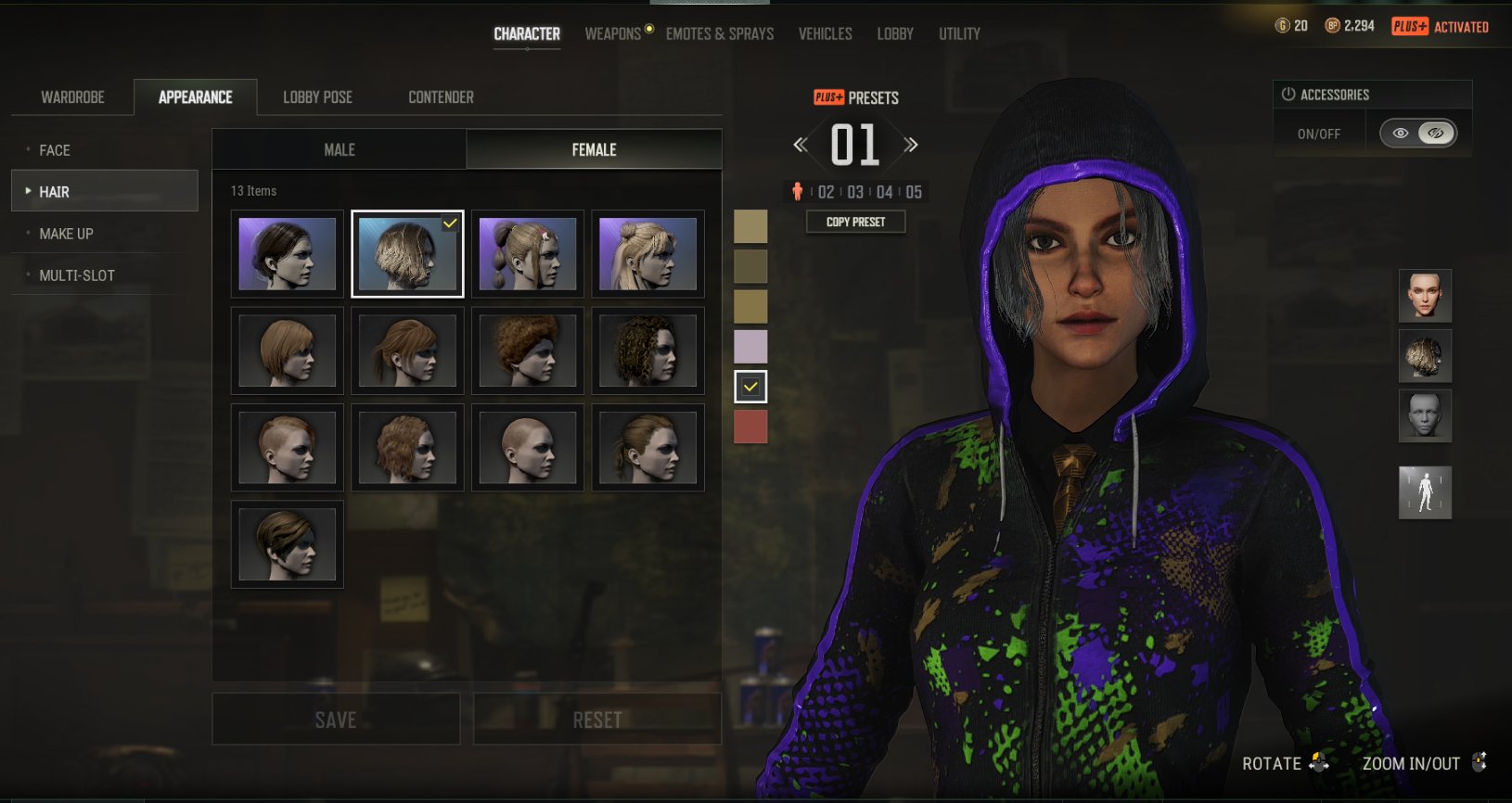Toggle accessories visibility off
Screen dimensions: 1512x803
pyautogui.click(x=1435, y=134)
